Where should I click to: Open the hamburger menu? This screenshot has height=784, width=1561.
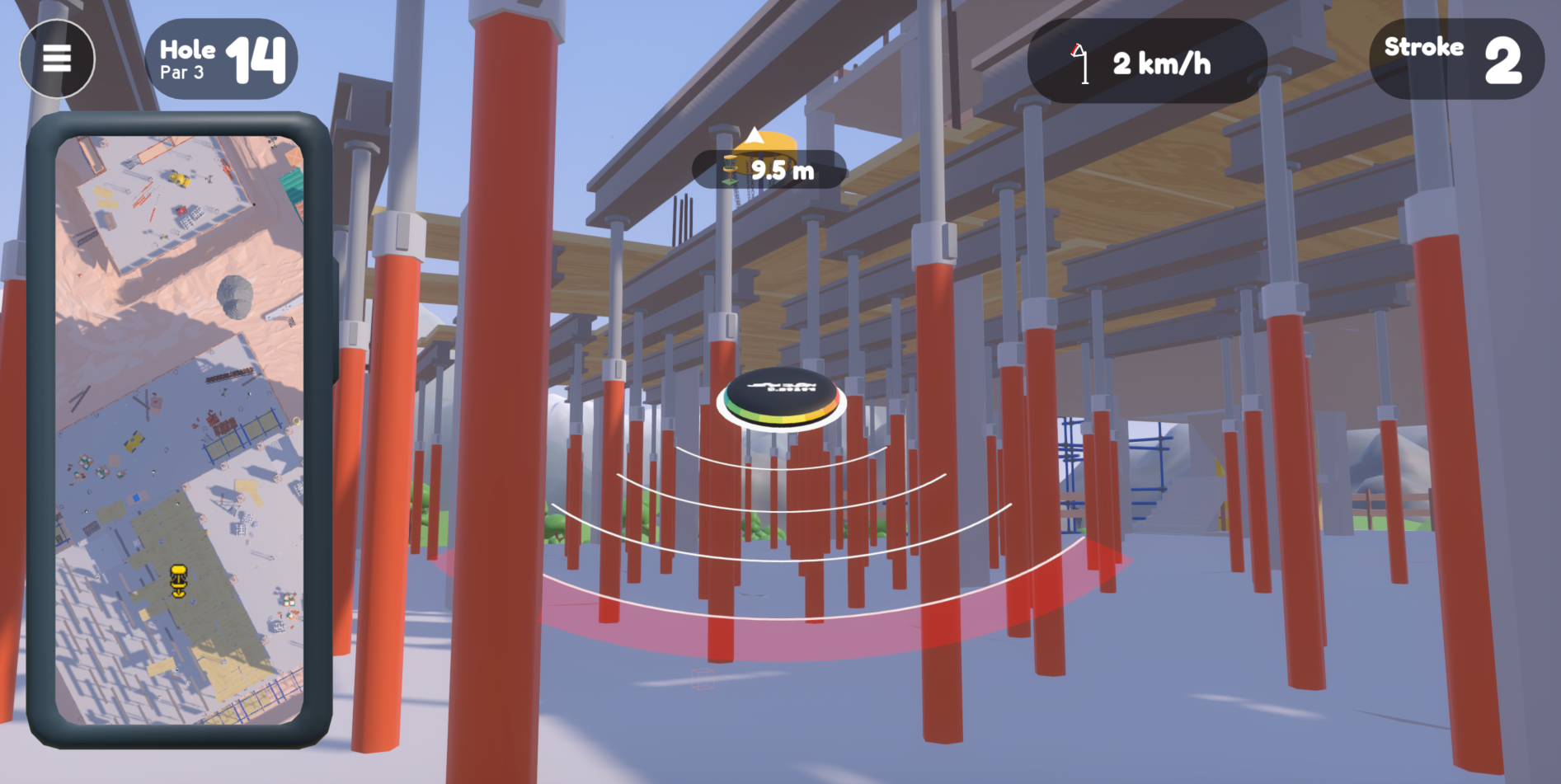pyautogui.click(x=56, y=59)
